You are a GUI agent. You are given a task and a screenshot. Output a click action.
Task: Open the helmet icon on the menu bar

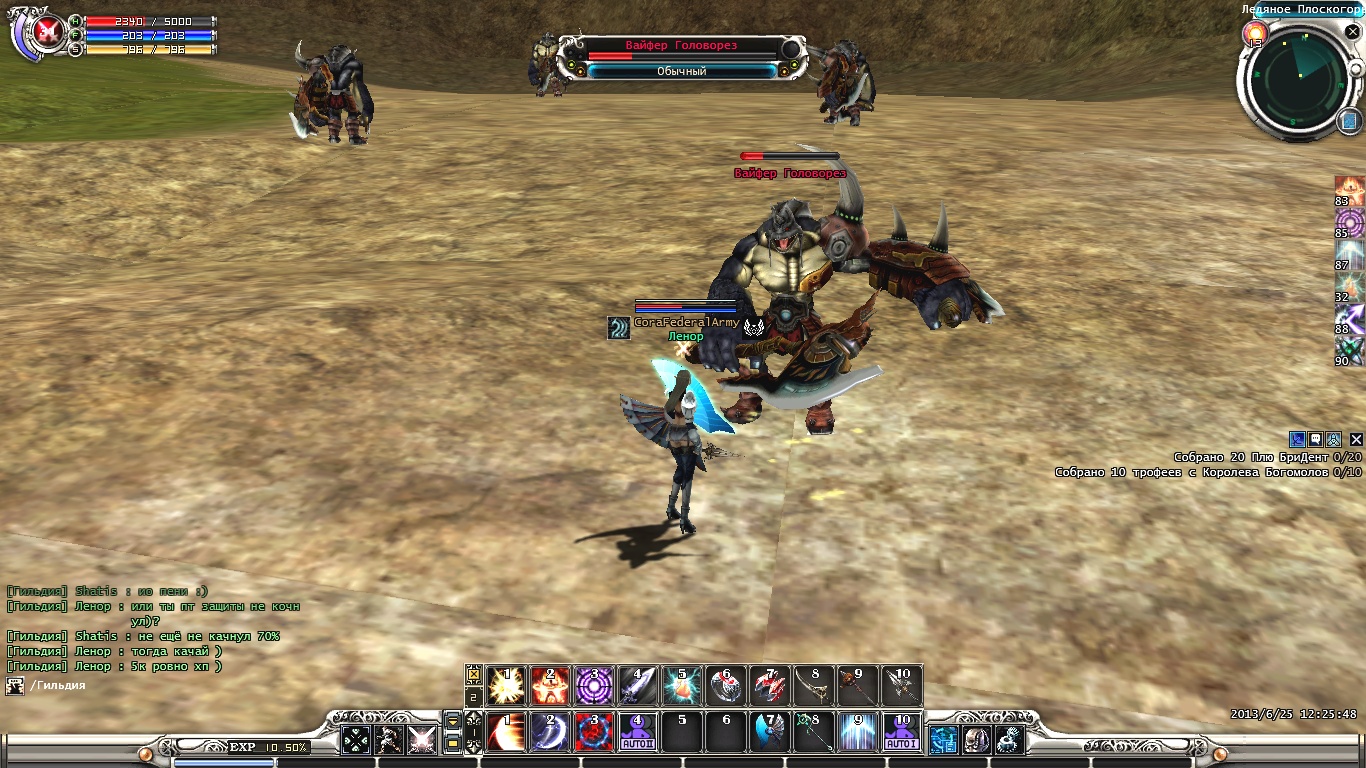click(976, 739)
